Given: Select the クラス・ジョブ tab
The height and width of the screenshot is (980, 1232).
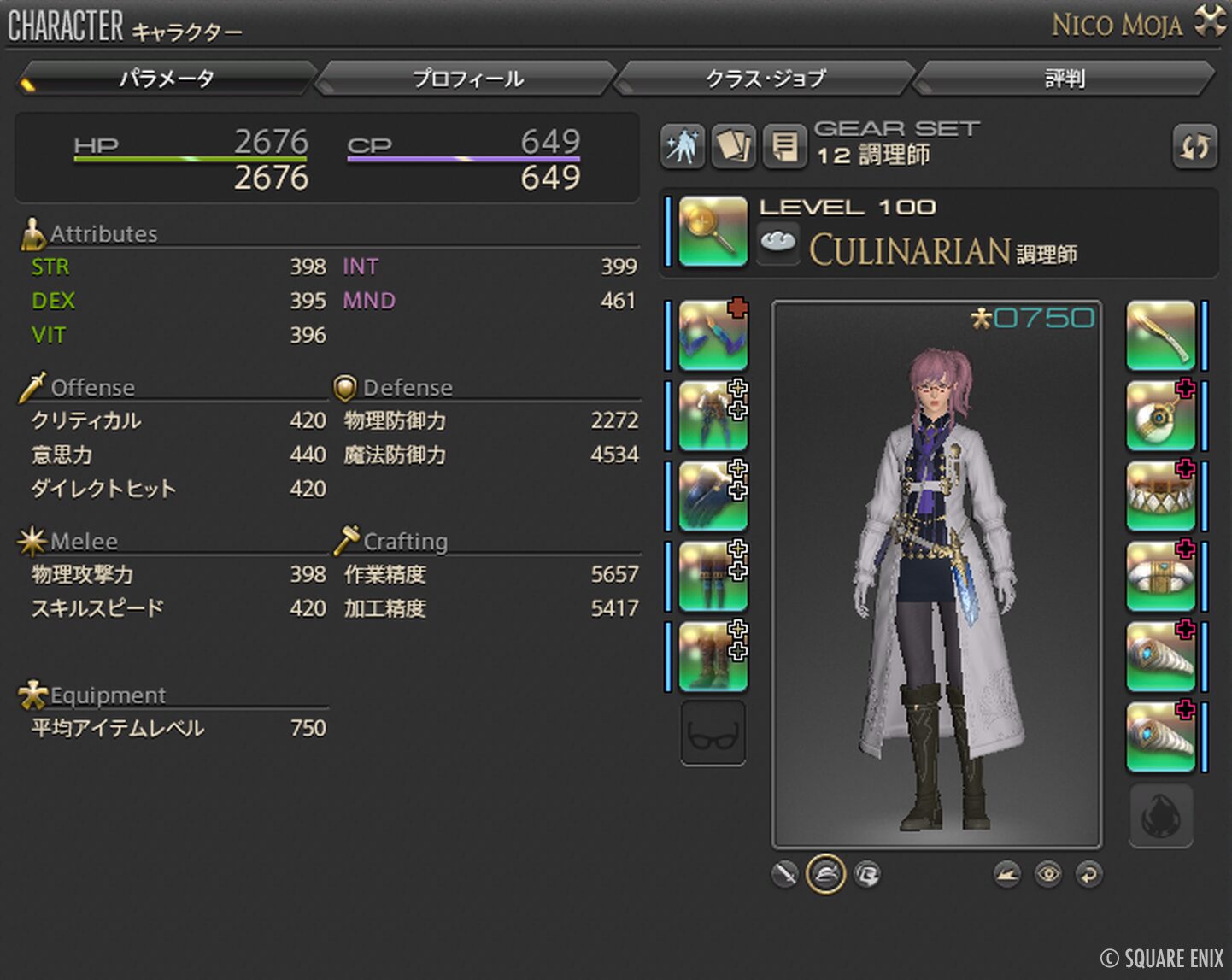Looking at the screenshot, I should (766, 79).
